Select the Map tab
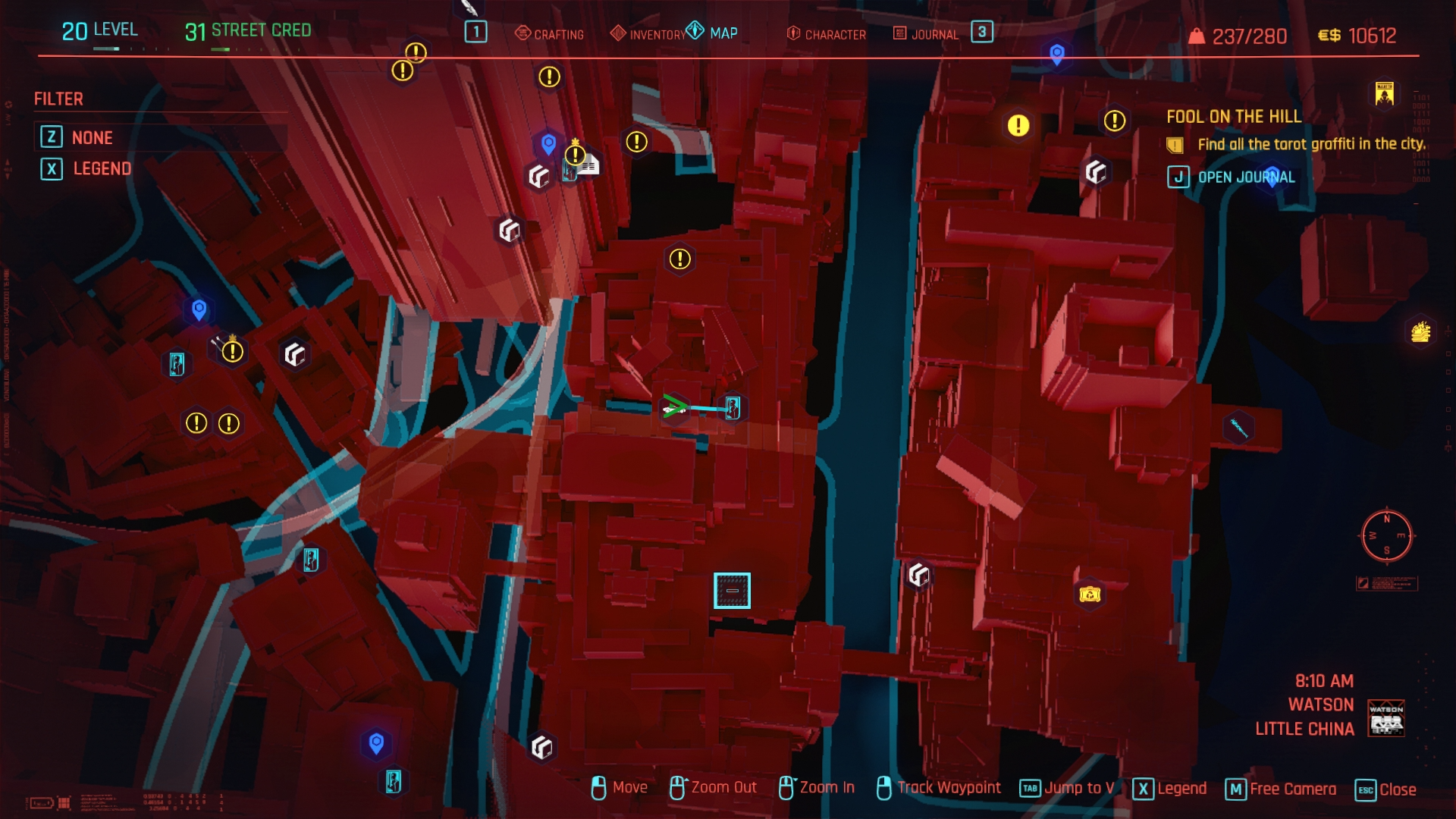The image size is (1456, 819). (x=713, y=33)
